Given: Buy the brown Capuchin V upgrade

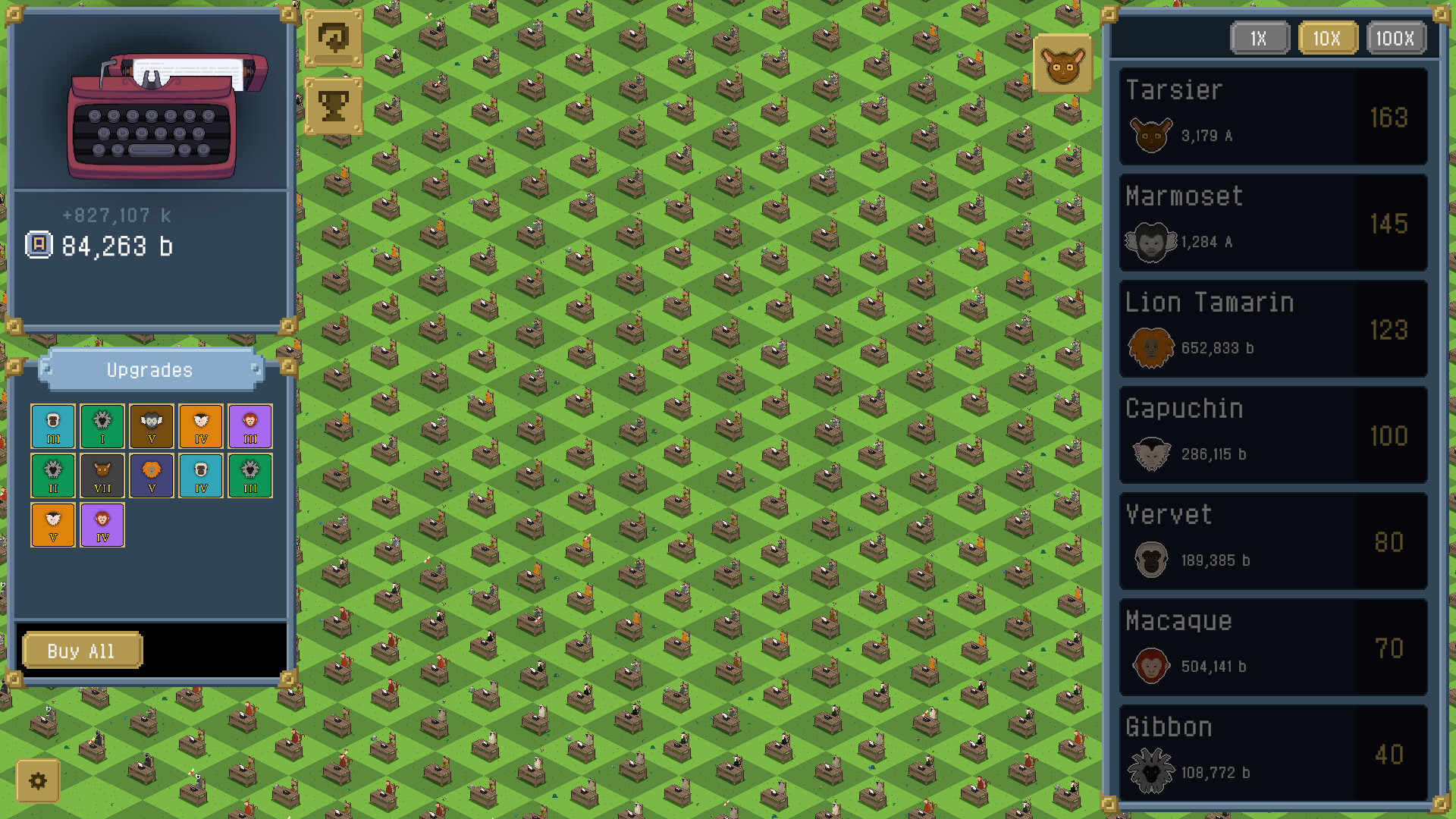Looking at the screenshot, I should pyautogui.click(x=152, y=426).
